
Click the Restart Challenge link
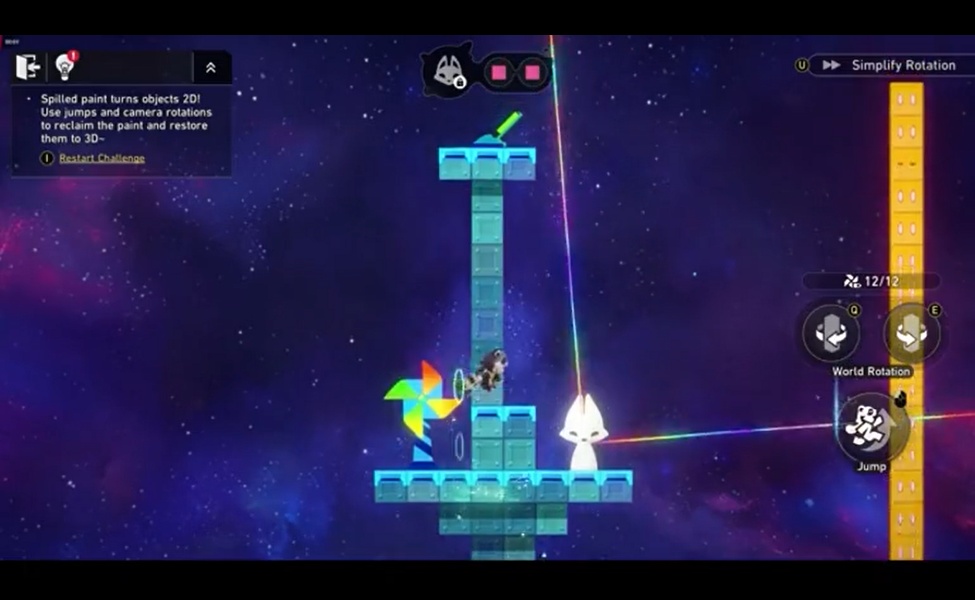click(x=101, y=158)
